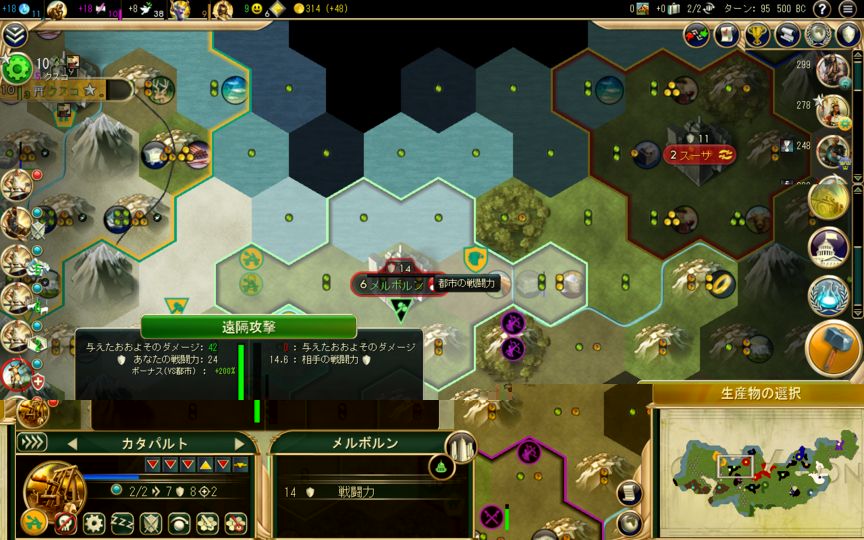Select the next unit with right arrow
Image resolution: width=864 pixels, height=540 pixels.
tap(239, 443)
